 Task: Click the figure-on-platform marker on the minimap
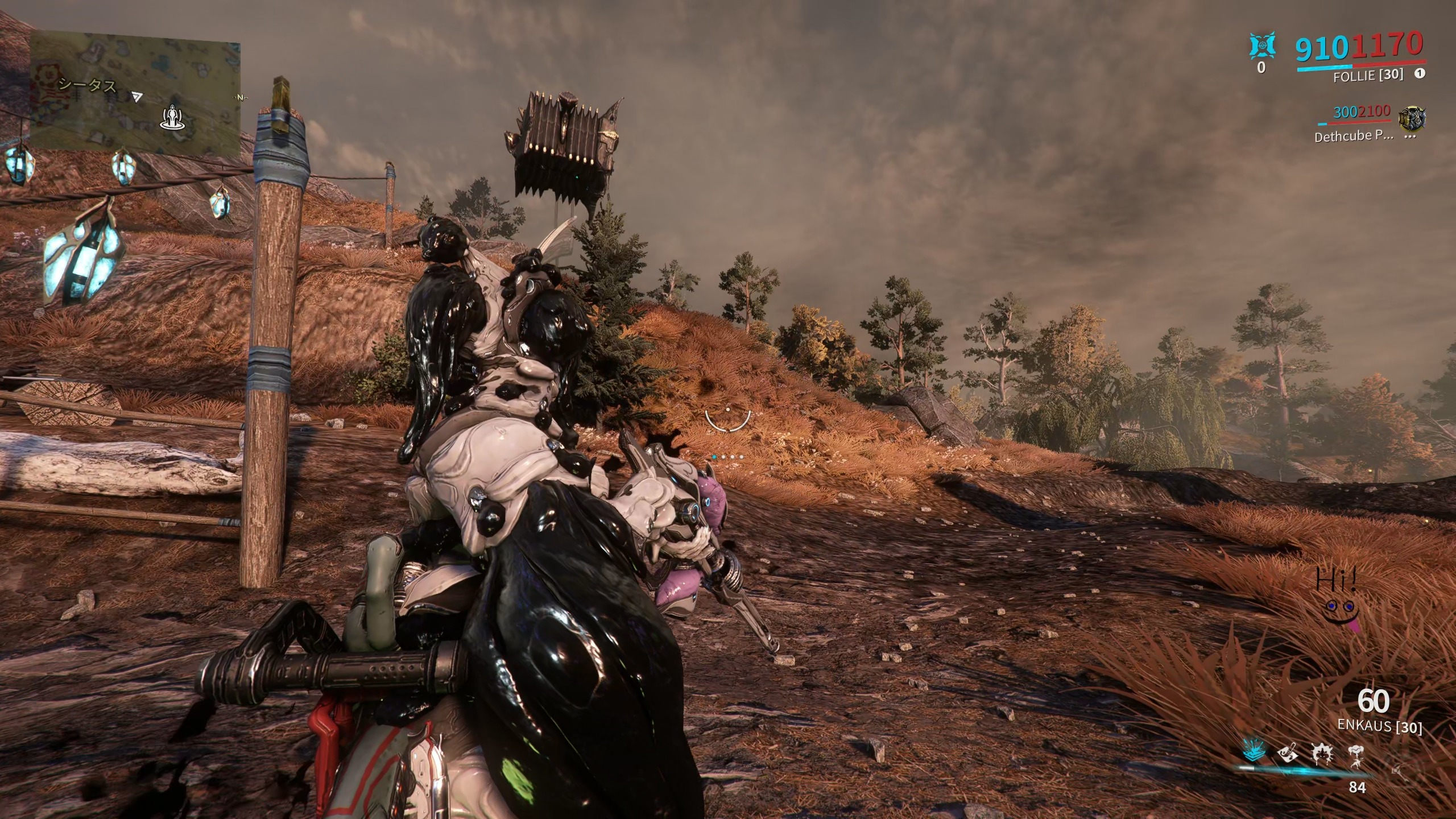(170, 118)
